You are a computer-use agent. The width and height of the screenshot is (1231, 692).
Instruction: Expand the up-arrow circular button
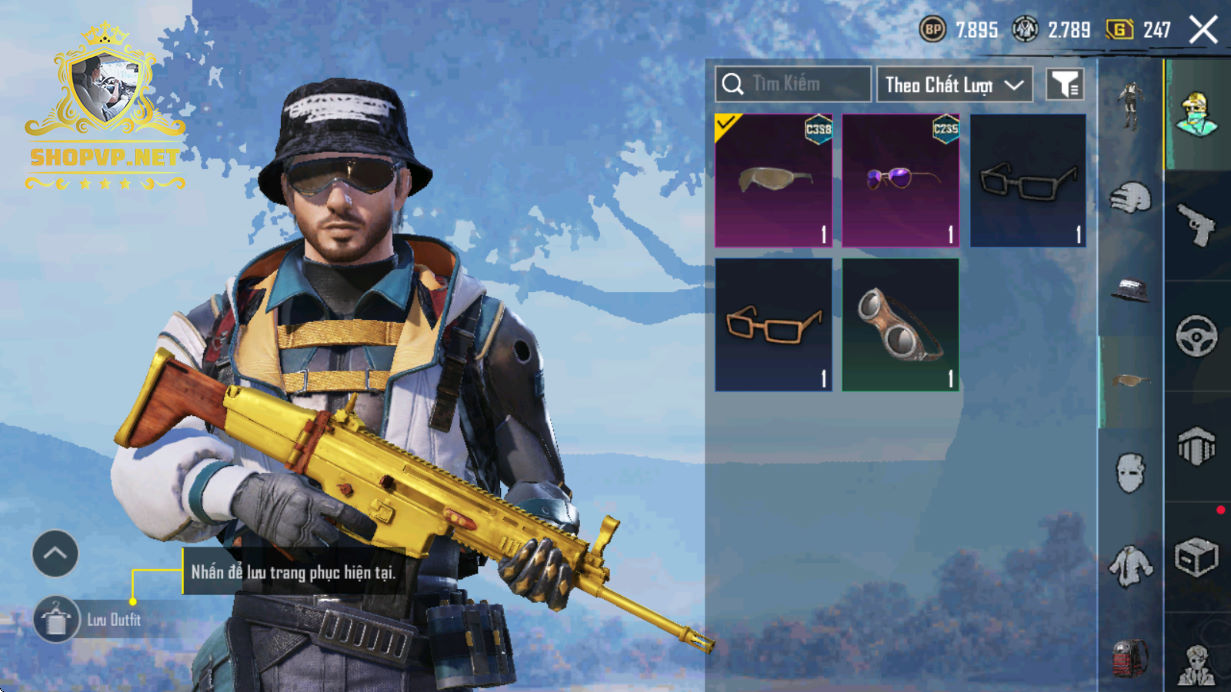pyautogui.click(x=55, y=553)
